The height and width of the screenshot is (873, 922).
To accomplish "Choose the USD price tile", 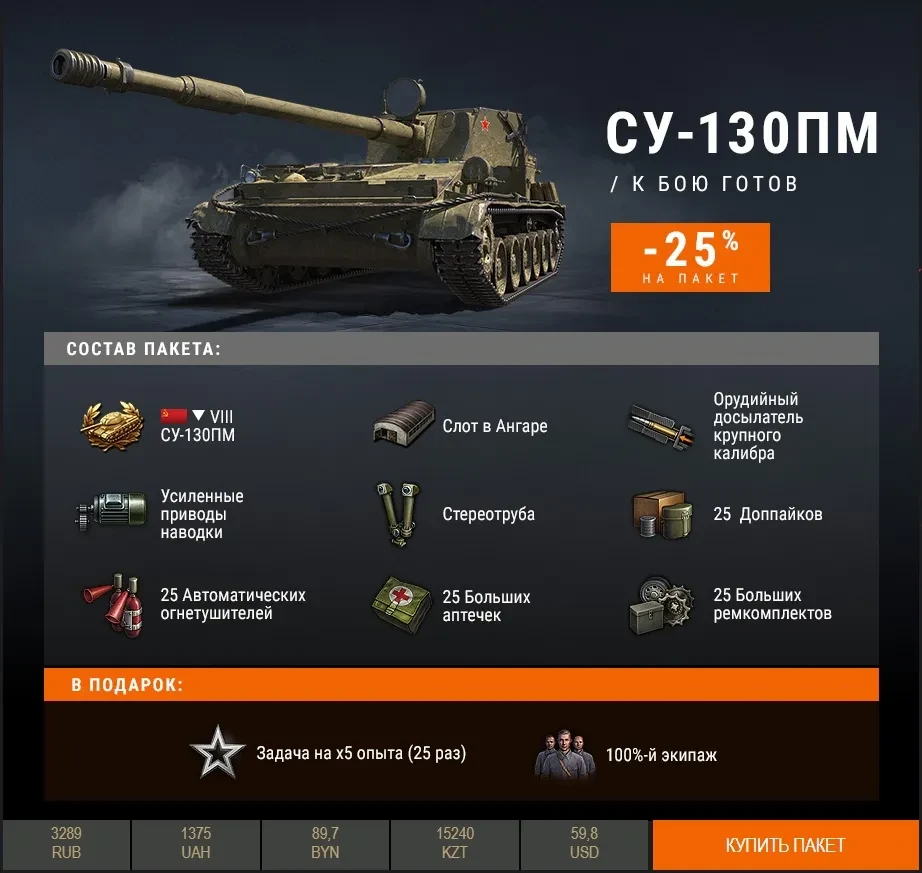I will coord(584,843).
